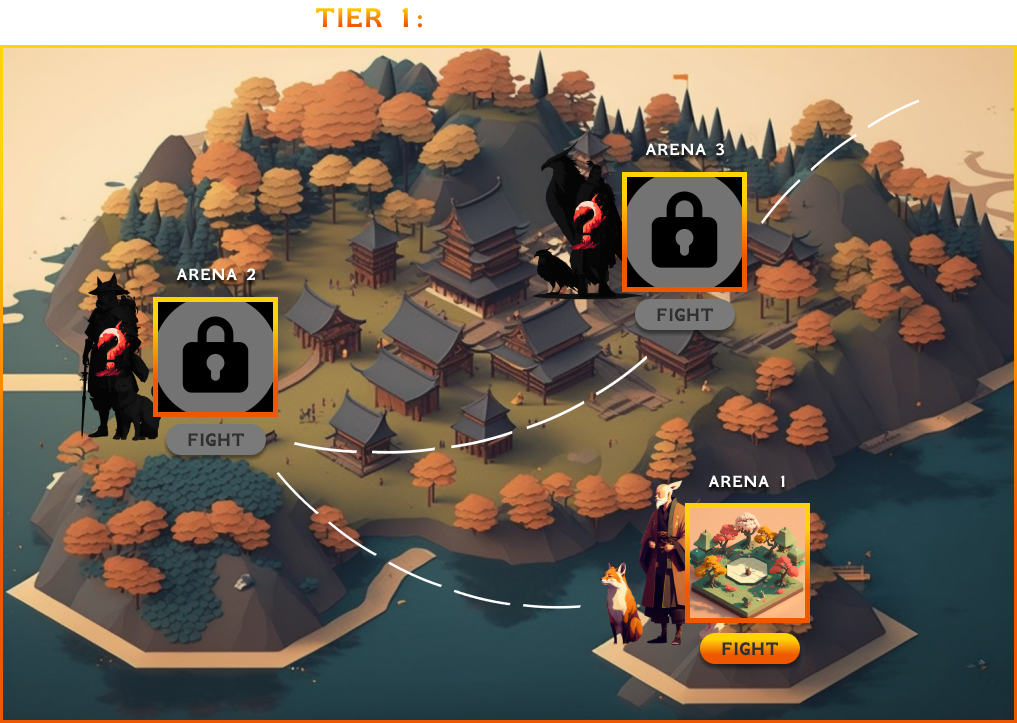This screenshot has height=723, width=1017.
Task: Start the Arena 1 fight
Action: (749, 649)
